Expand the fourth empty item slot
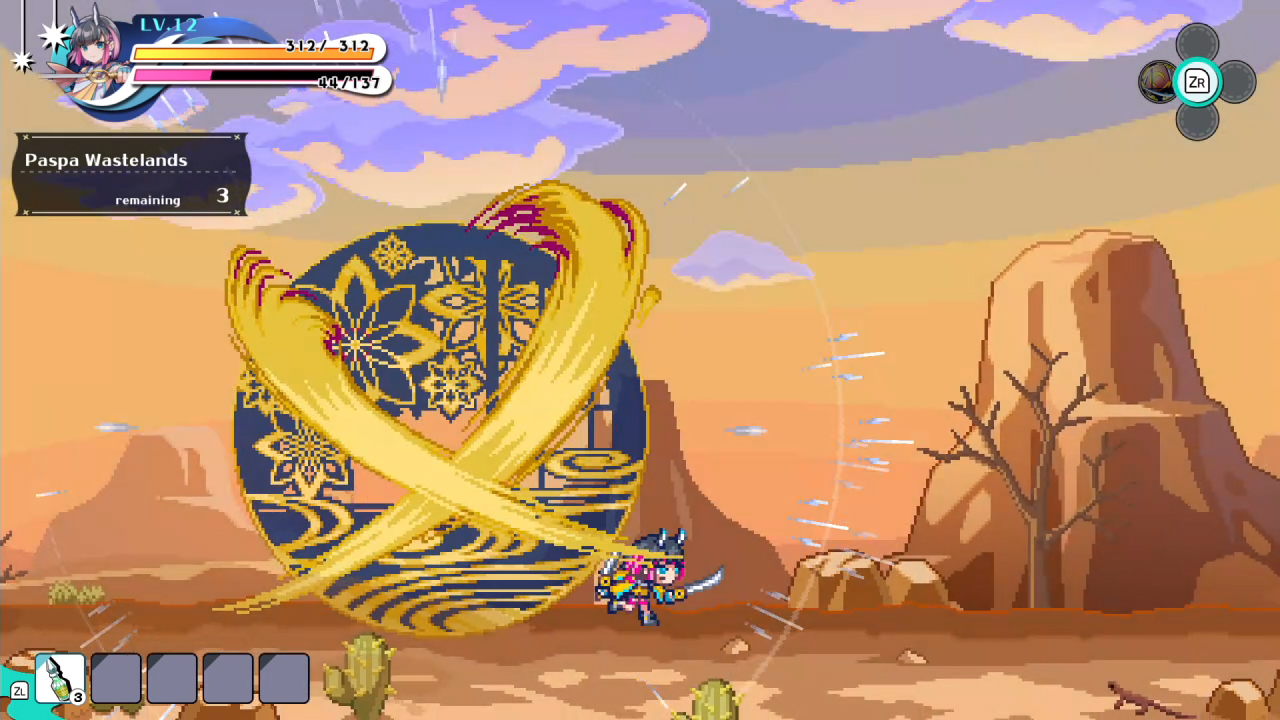This screenshot has width=1280, height=720. 228,676
